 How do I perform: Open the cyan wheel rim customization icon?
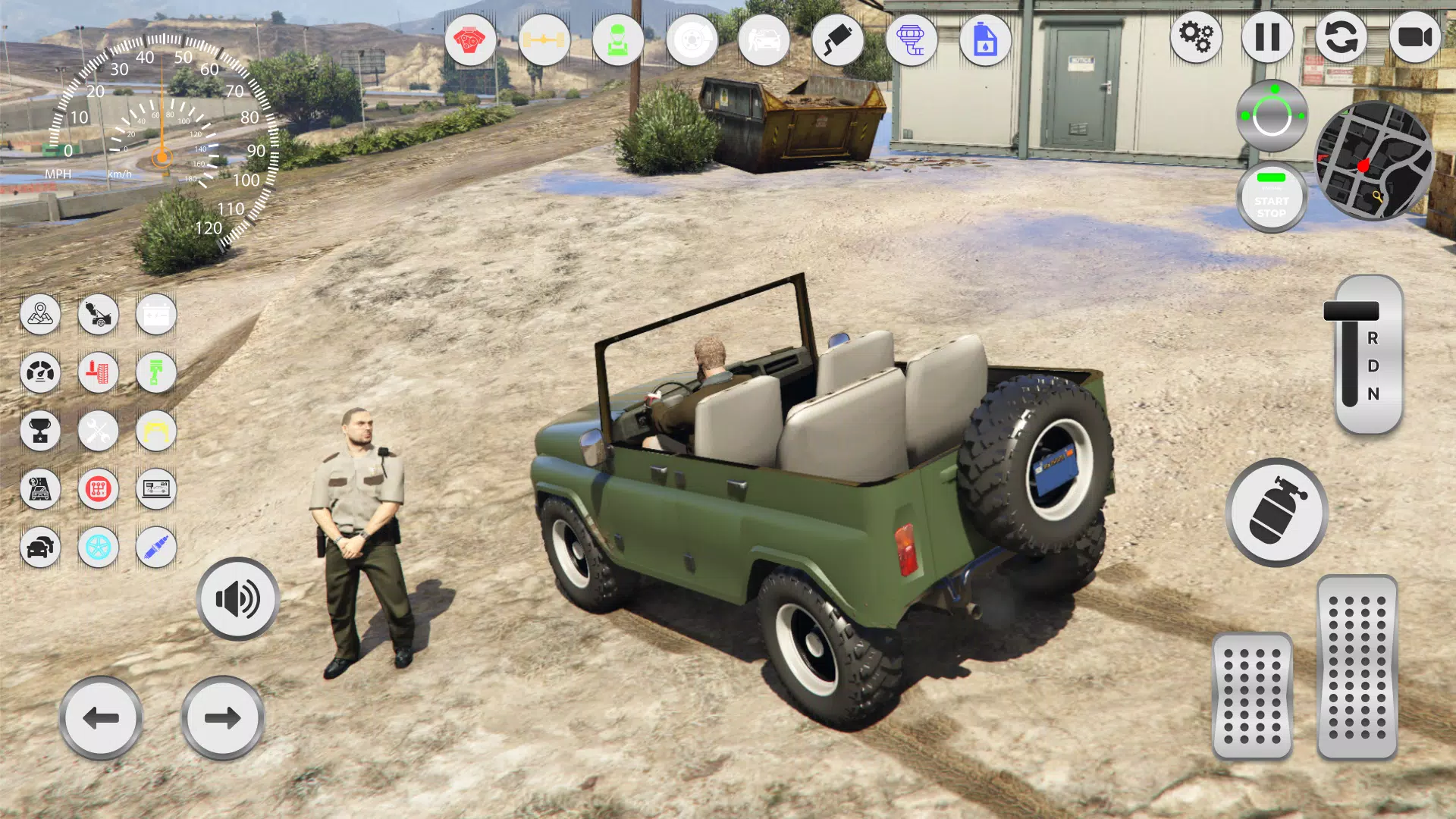tap(98, 548)
